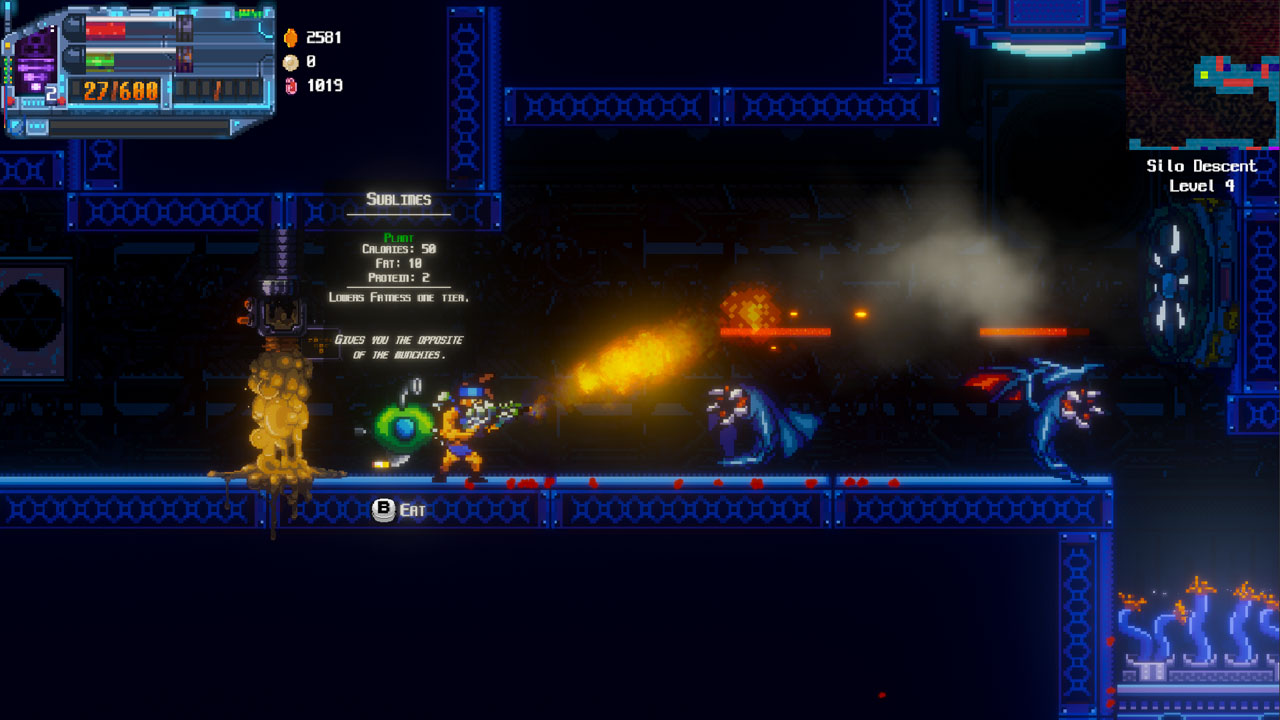Screen dimensions: 1280x720
Task: Click the orange coin currency icon
Action: click(290, 38)
